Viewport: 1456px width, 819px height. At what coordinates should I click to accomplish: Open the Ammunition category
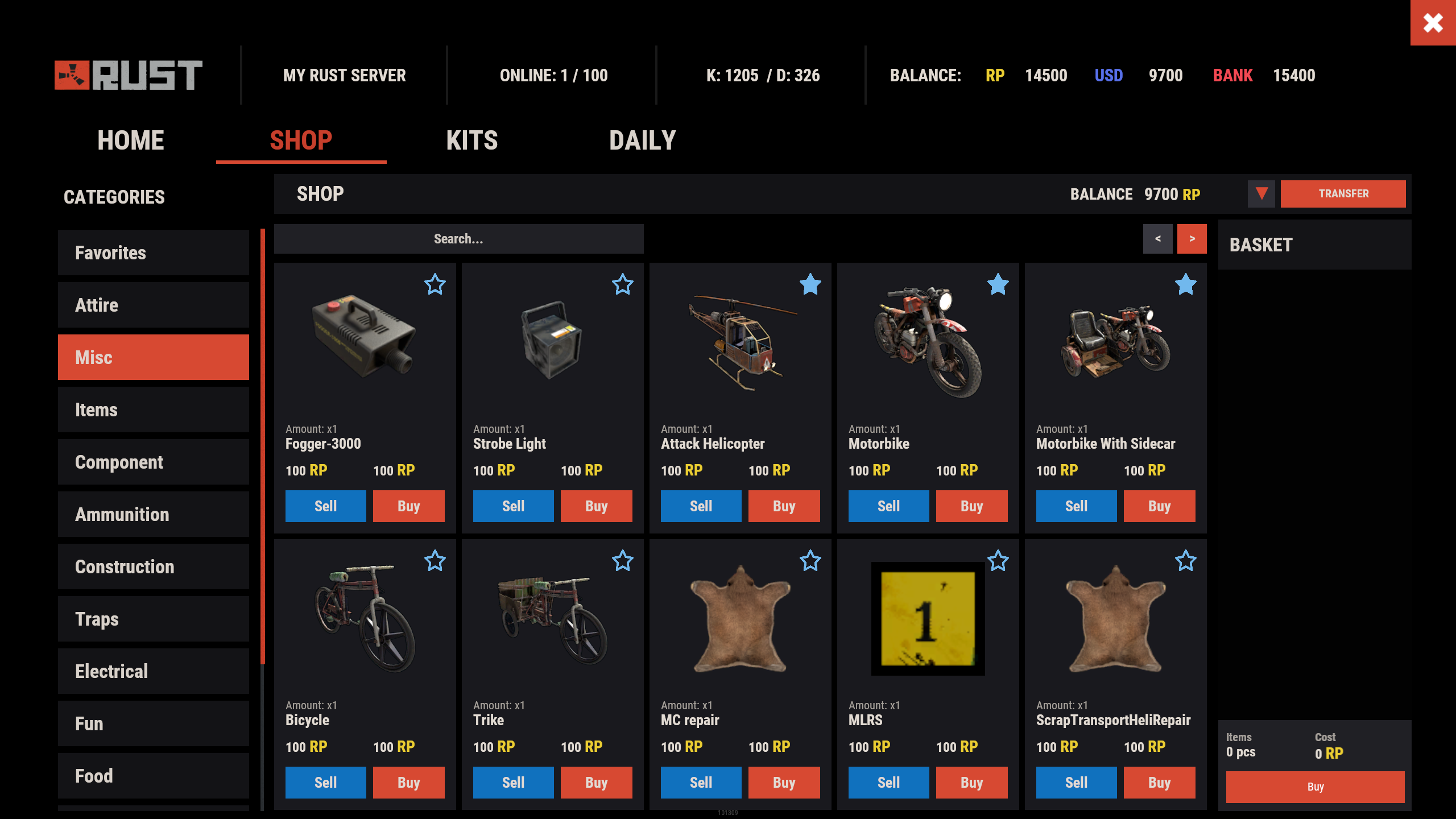tap(154, 514)
